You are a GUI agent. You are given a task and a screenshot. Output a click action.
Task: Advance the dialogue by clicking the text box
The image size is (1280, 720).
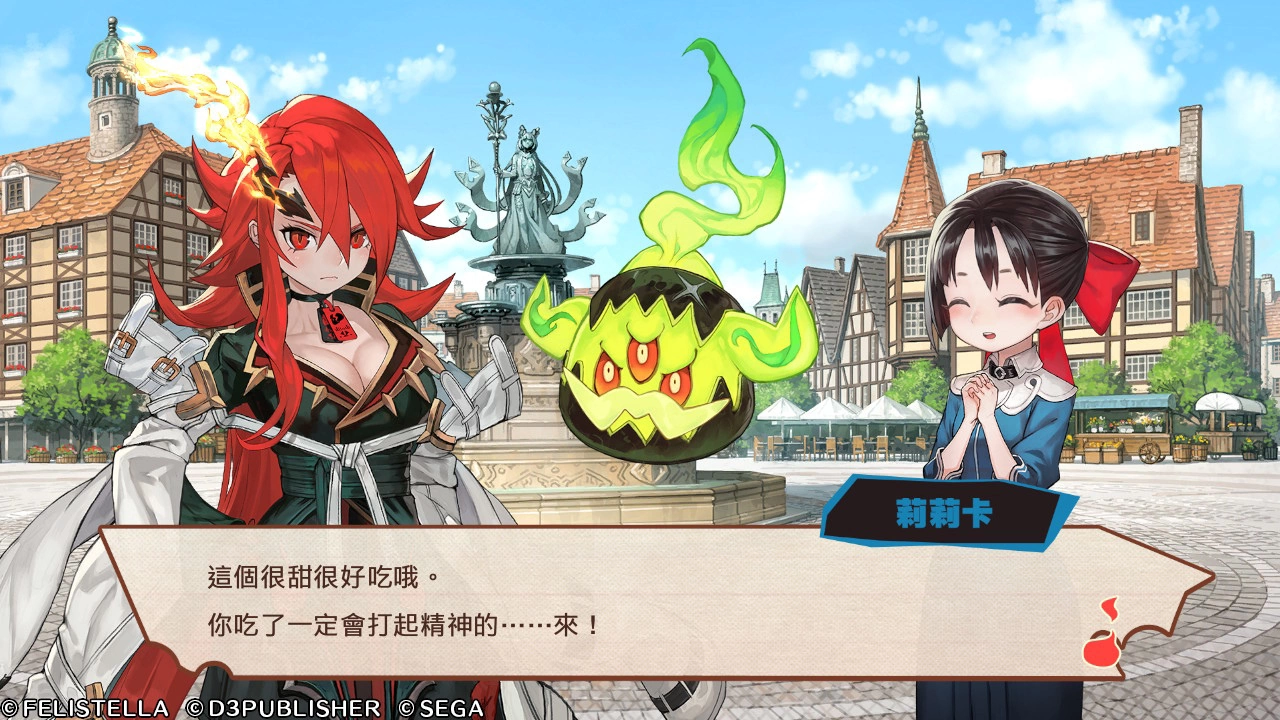640,602
